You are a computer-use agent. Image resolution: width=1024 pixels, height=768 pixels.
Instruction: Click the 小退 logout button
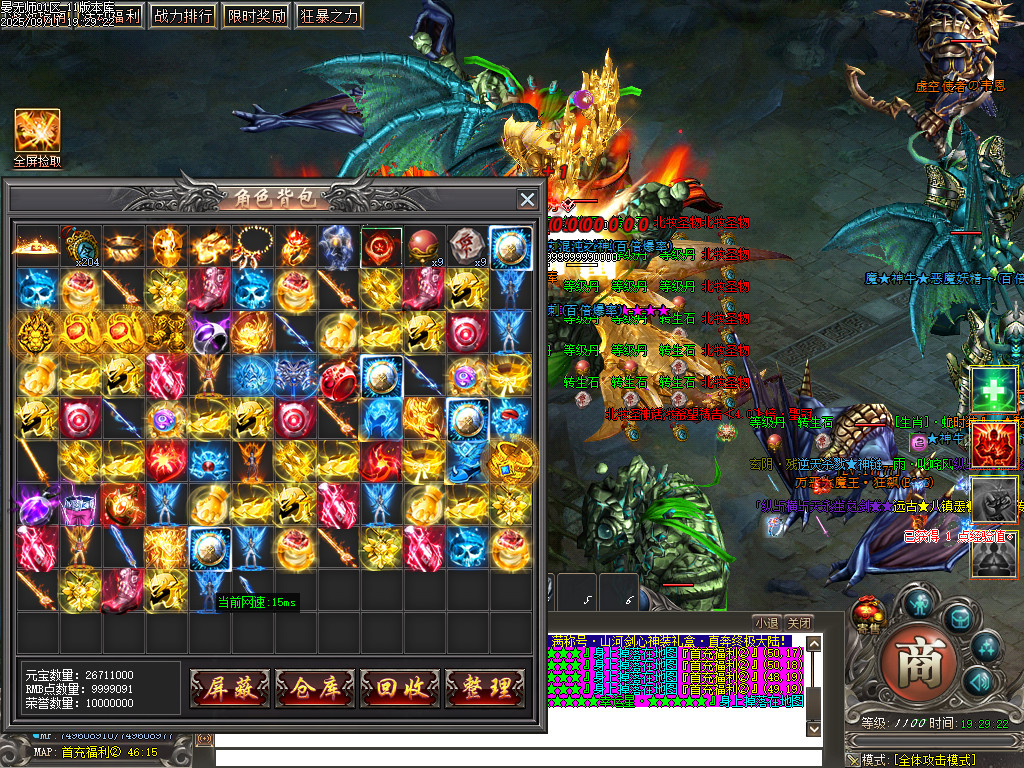[x=767, y=622]
